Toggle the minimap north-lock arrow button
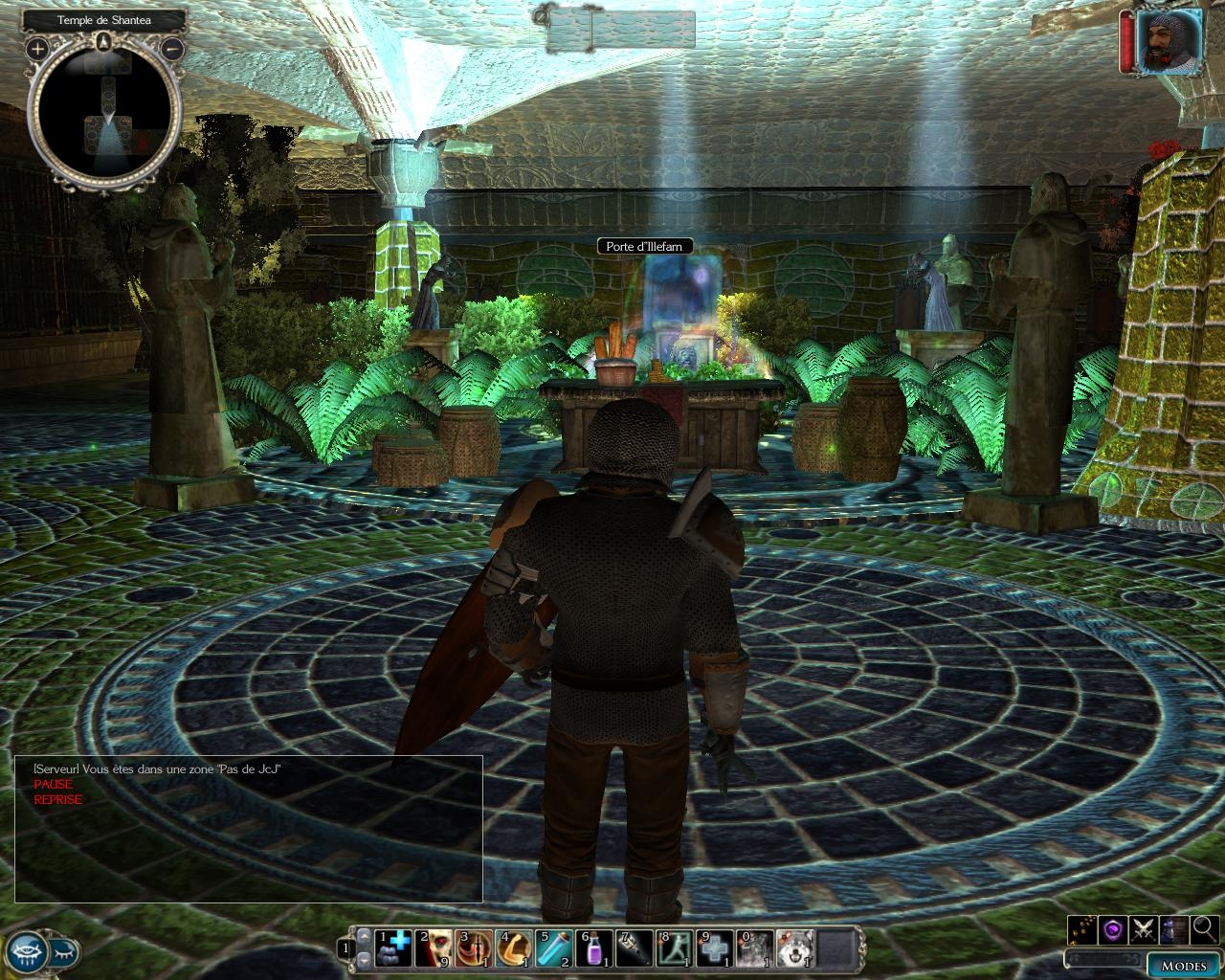 coord(103,40)
